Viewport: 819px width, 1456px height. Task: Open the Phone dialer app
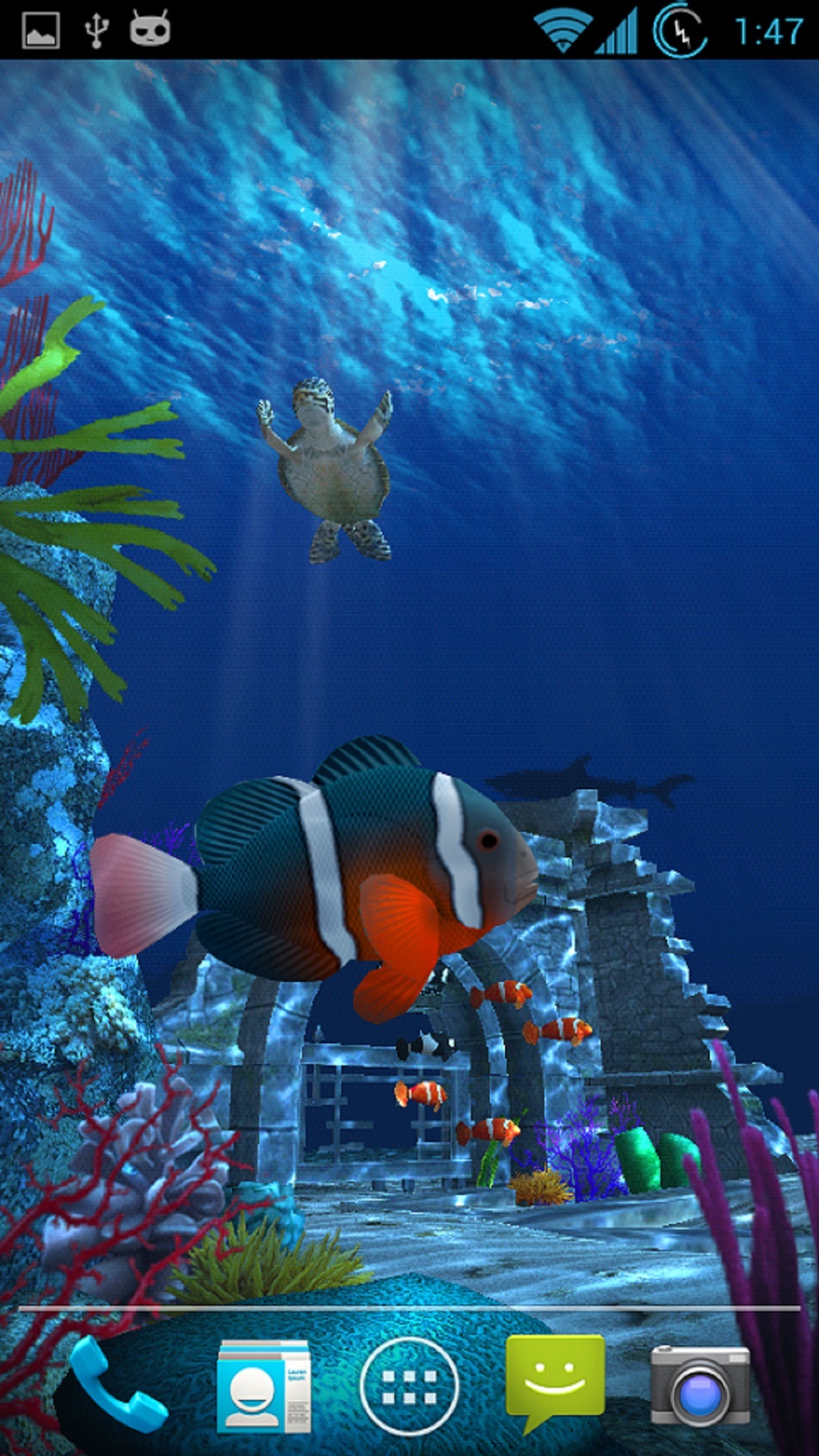click(x=118, y=1386)
